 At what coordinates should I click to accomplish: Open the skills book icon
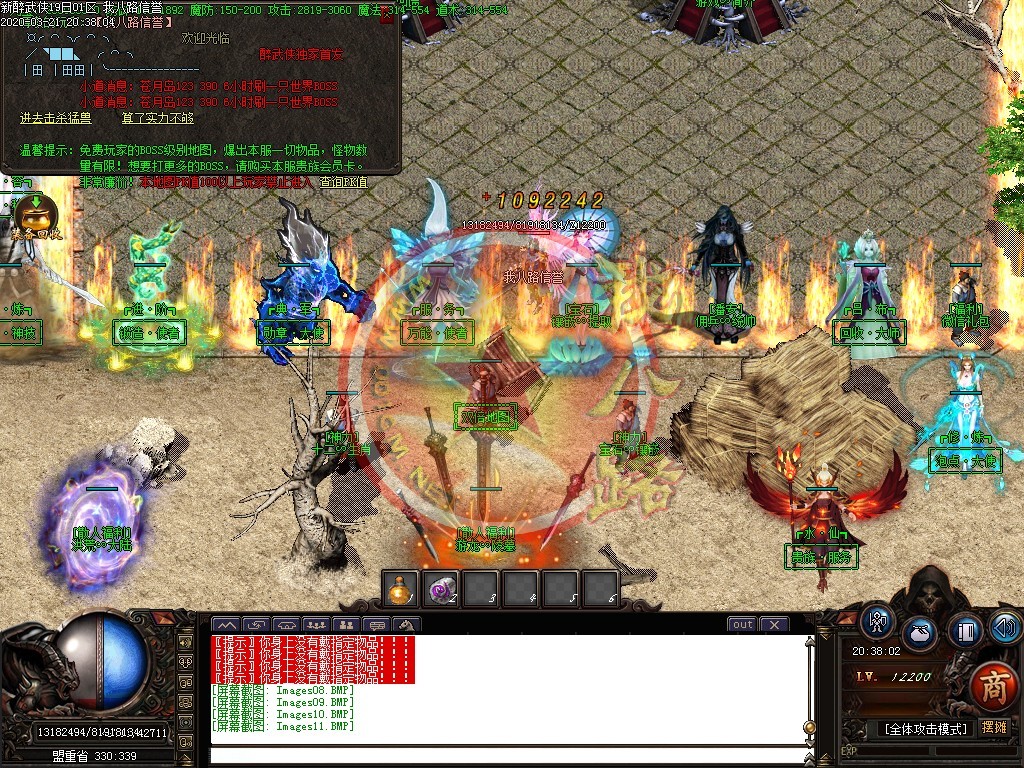coord(965,632)
